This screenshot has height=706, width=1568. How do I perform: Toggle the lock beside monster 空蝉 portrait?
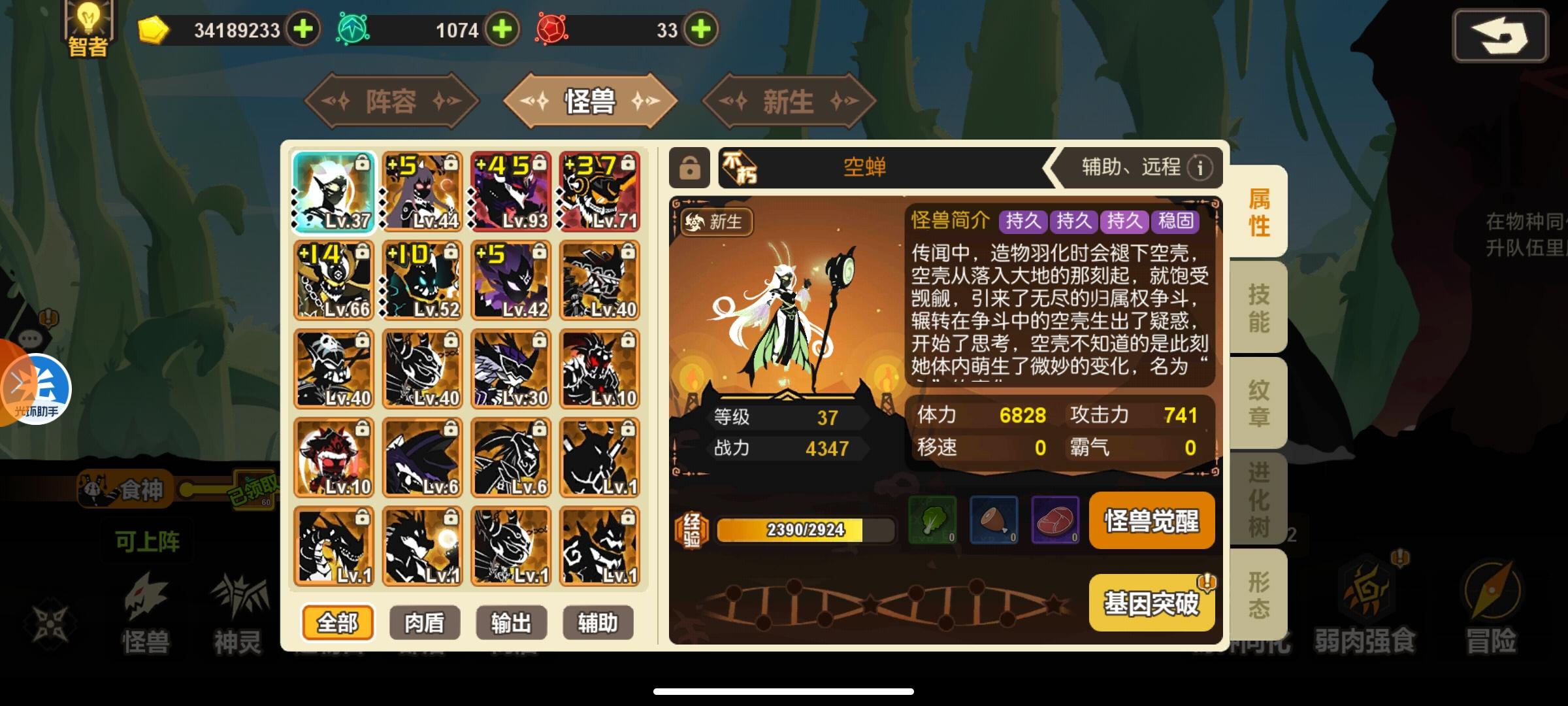click(689, 169)
